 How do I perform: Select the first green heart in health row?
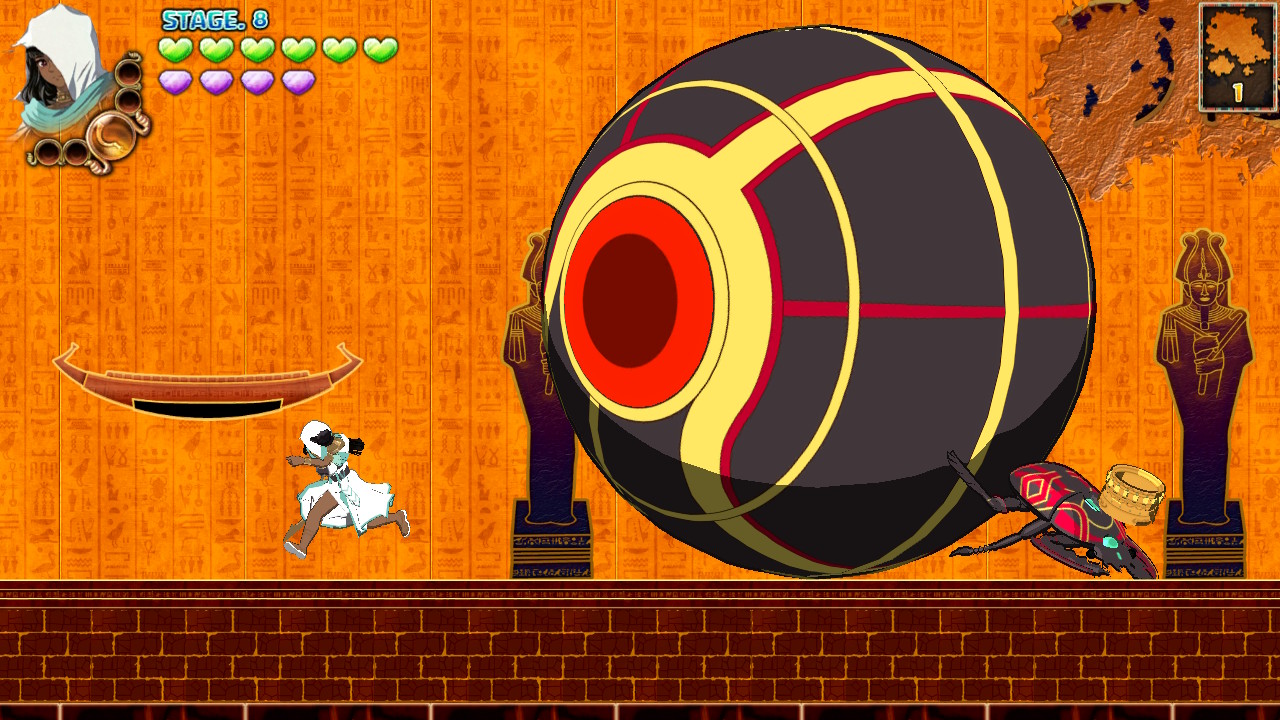[x=175, y=48]
